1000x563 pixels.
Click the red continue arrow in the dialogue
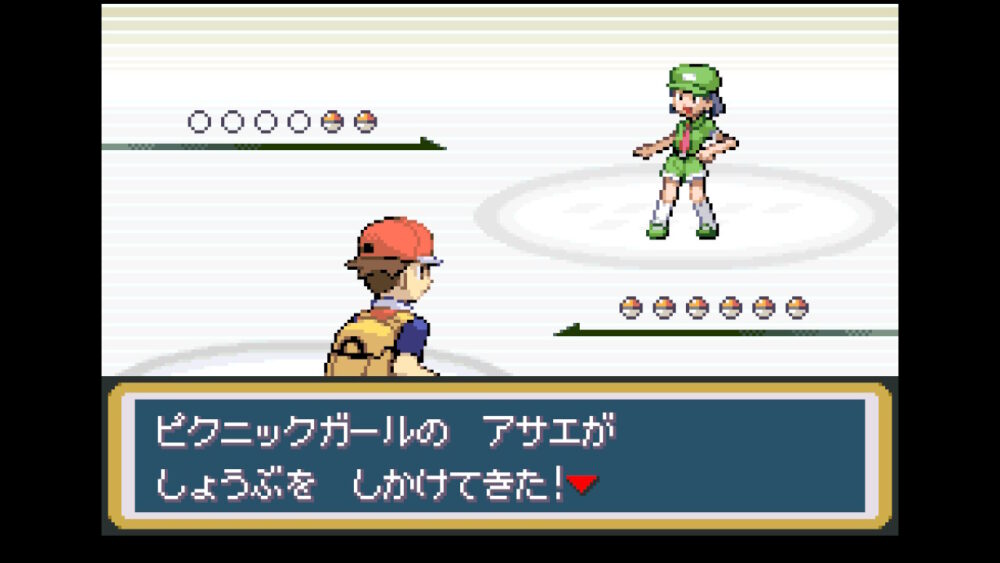582,485
